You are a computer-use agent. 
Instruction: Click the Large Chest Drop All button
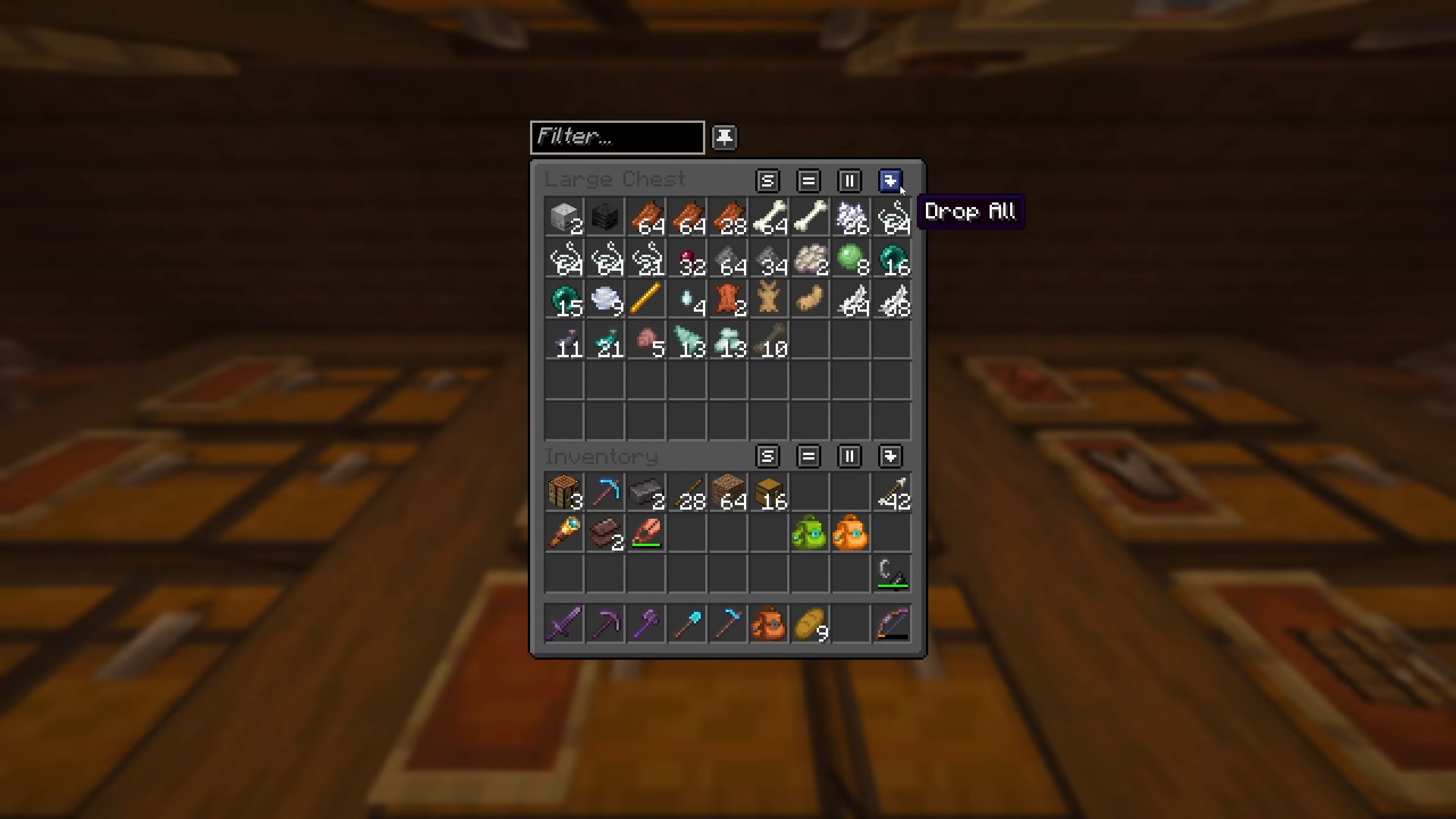[x=890, y=181]
